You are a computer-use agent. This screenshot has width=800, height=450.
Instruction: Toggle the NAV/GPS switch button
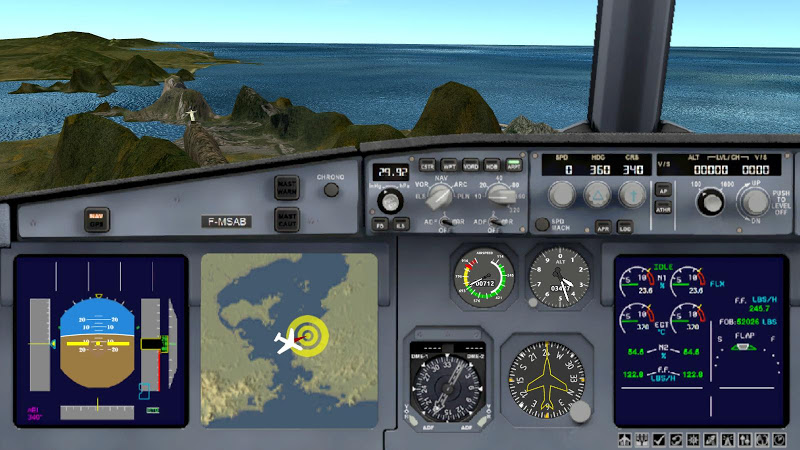click(x=96, y=217)
